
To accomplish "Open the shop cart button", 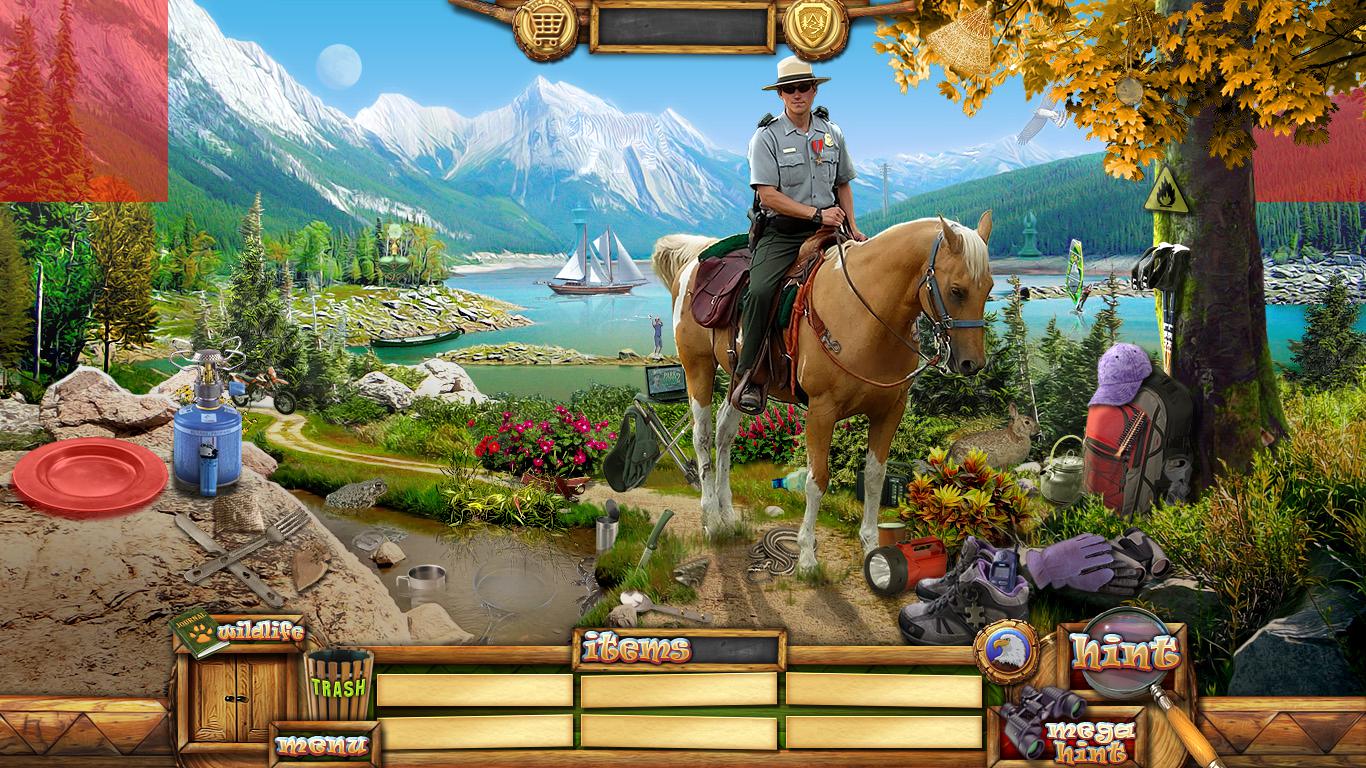I will (545, 27).
